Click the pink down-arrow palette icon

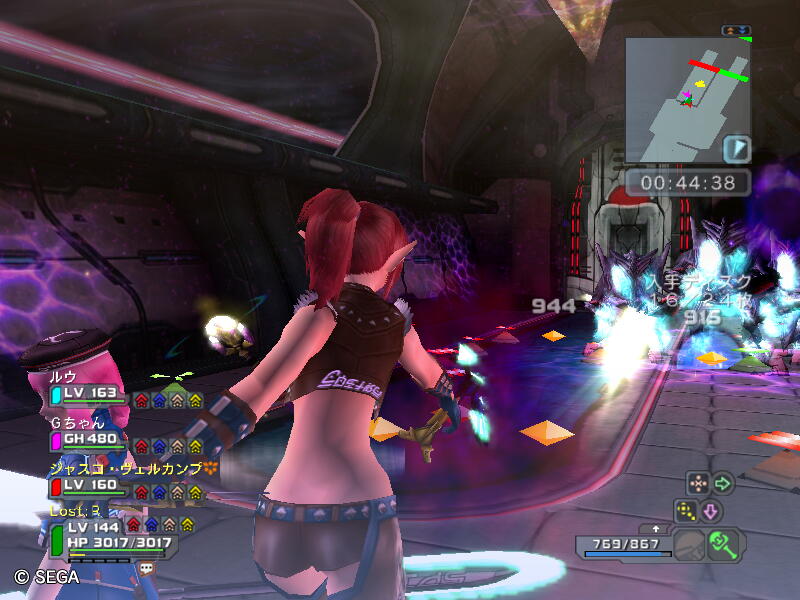pyautogui.click(x=709, y=511)
